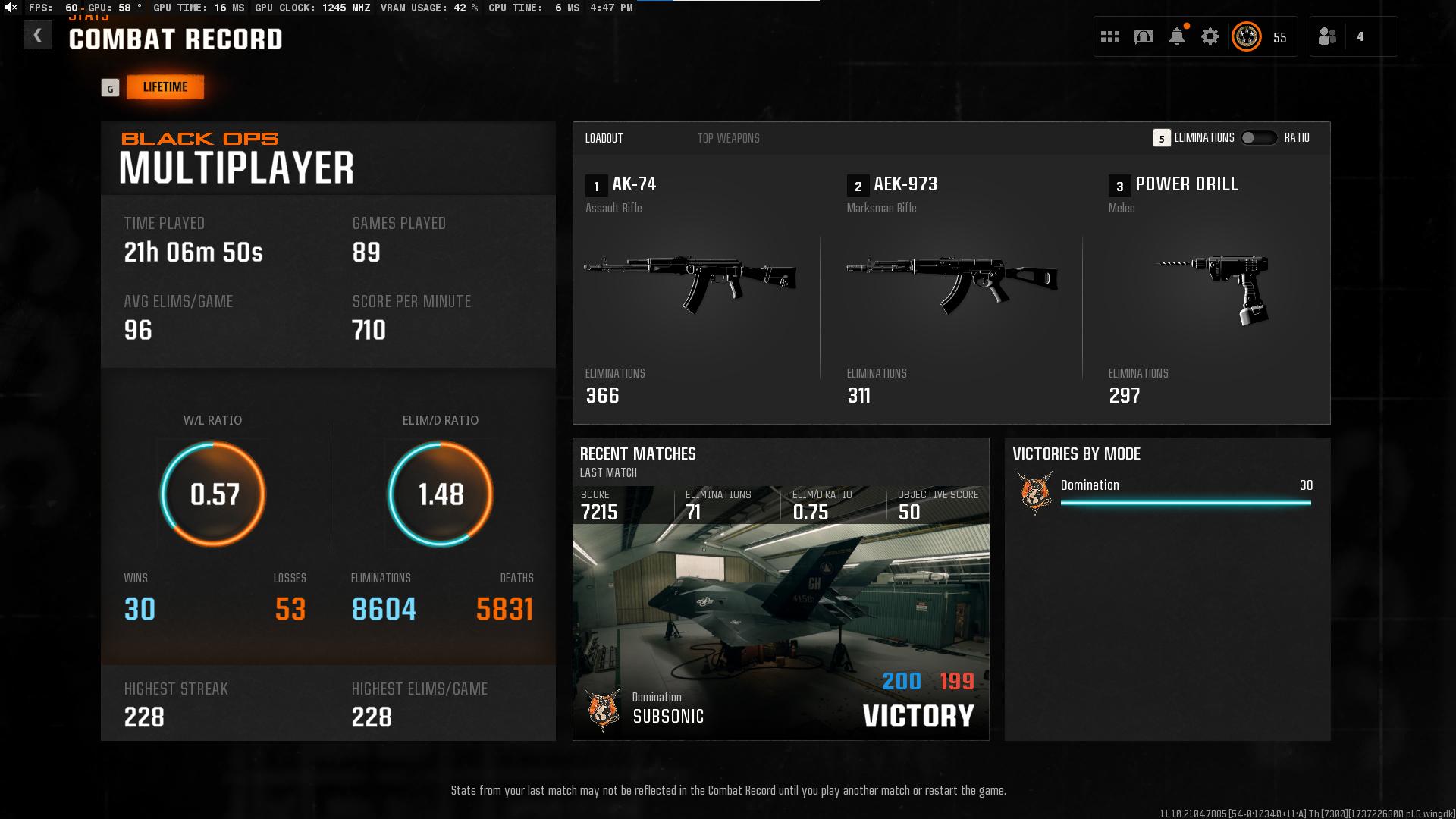Open the voice chat headset icon

coord(1143,36)
